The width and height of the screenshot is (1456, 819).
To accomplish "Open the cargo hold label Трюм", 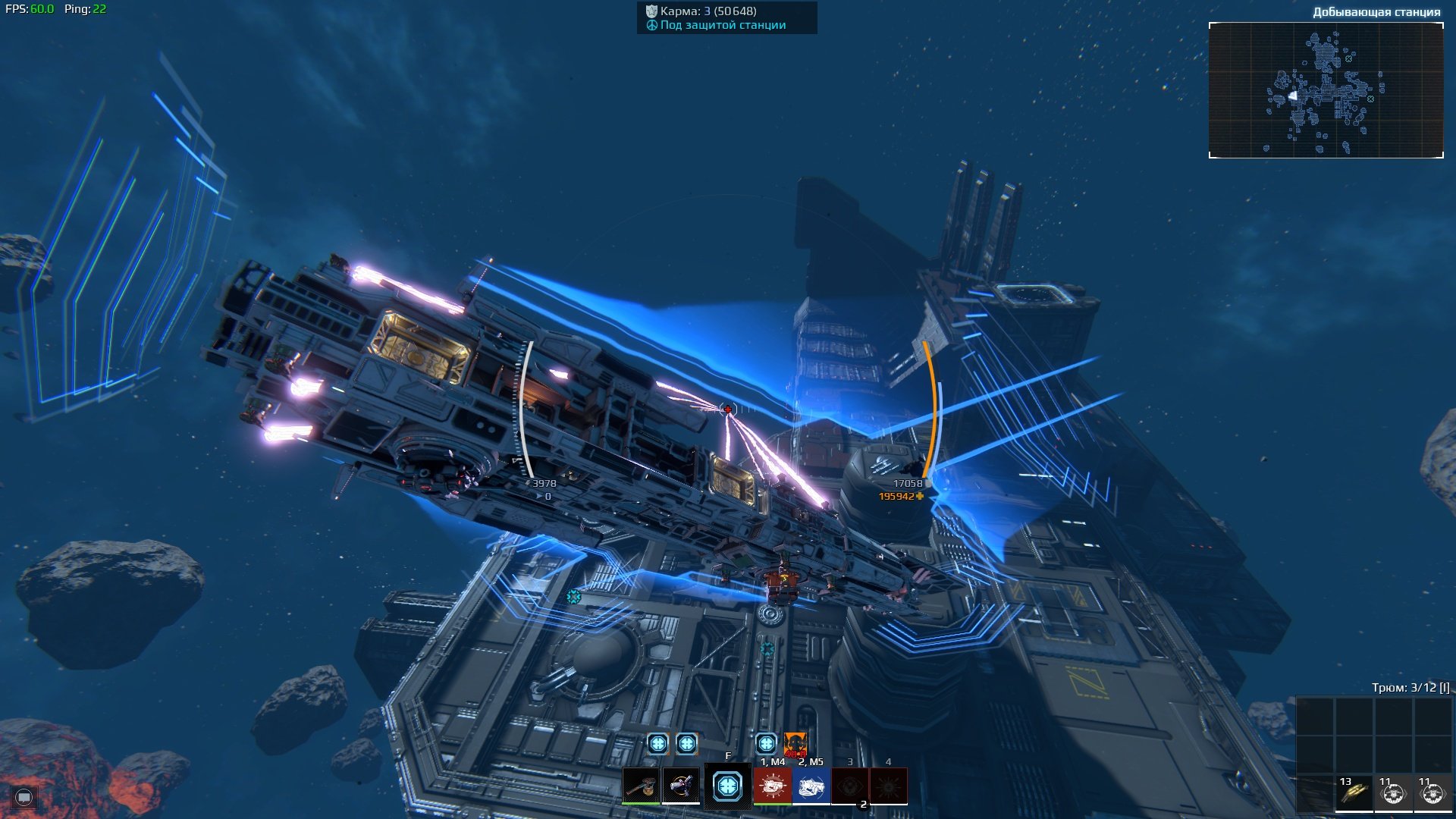I will click(1410, 688).
